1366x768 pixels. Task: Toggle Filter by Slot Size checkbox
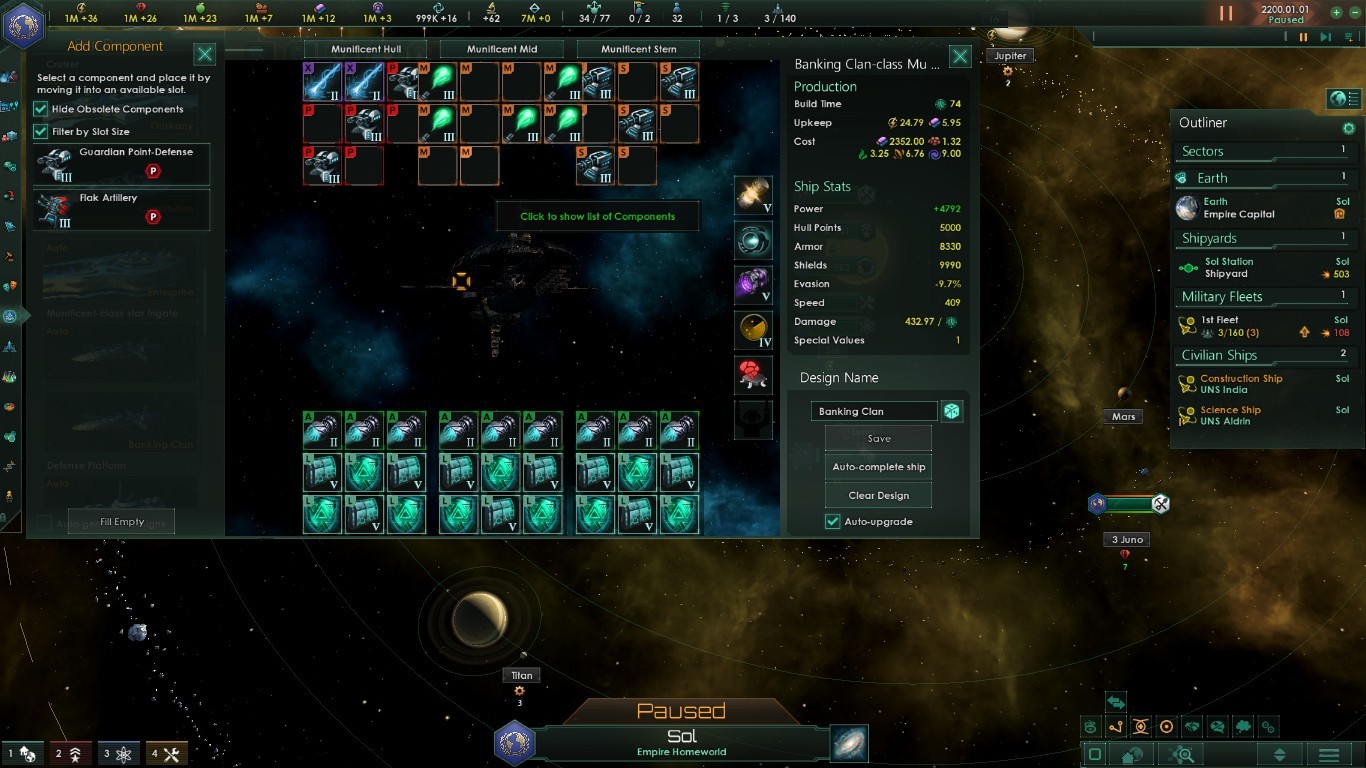tap(41, 131)
